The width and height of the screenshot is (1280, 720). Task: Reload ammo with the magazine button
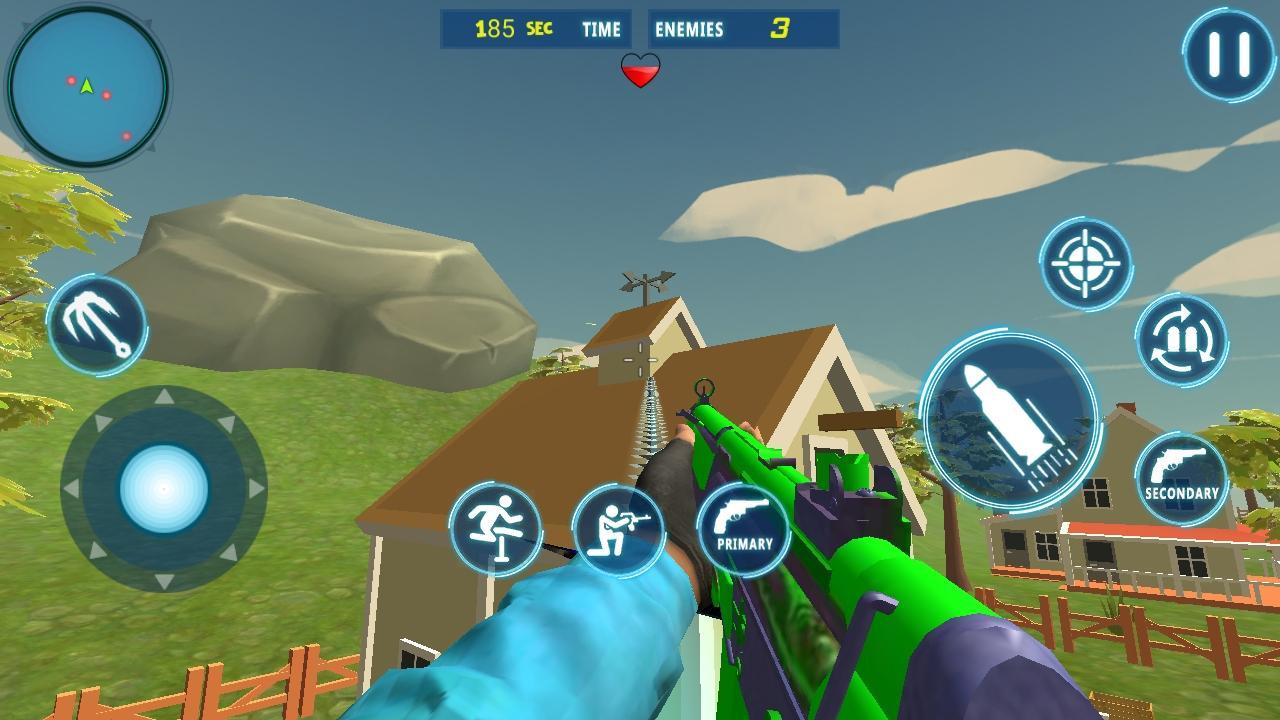[x=1181, y=339]
